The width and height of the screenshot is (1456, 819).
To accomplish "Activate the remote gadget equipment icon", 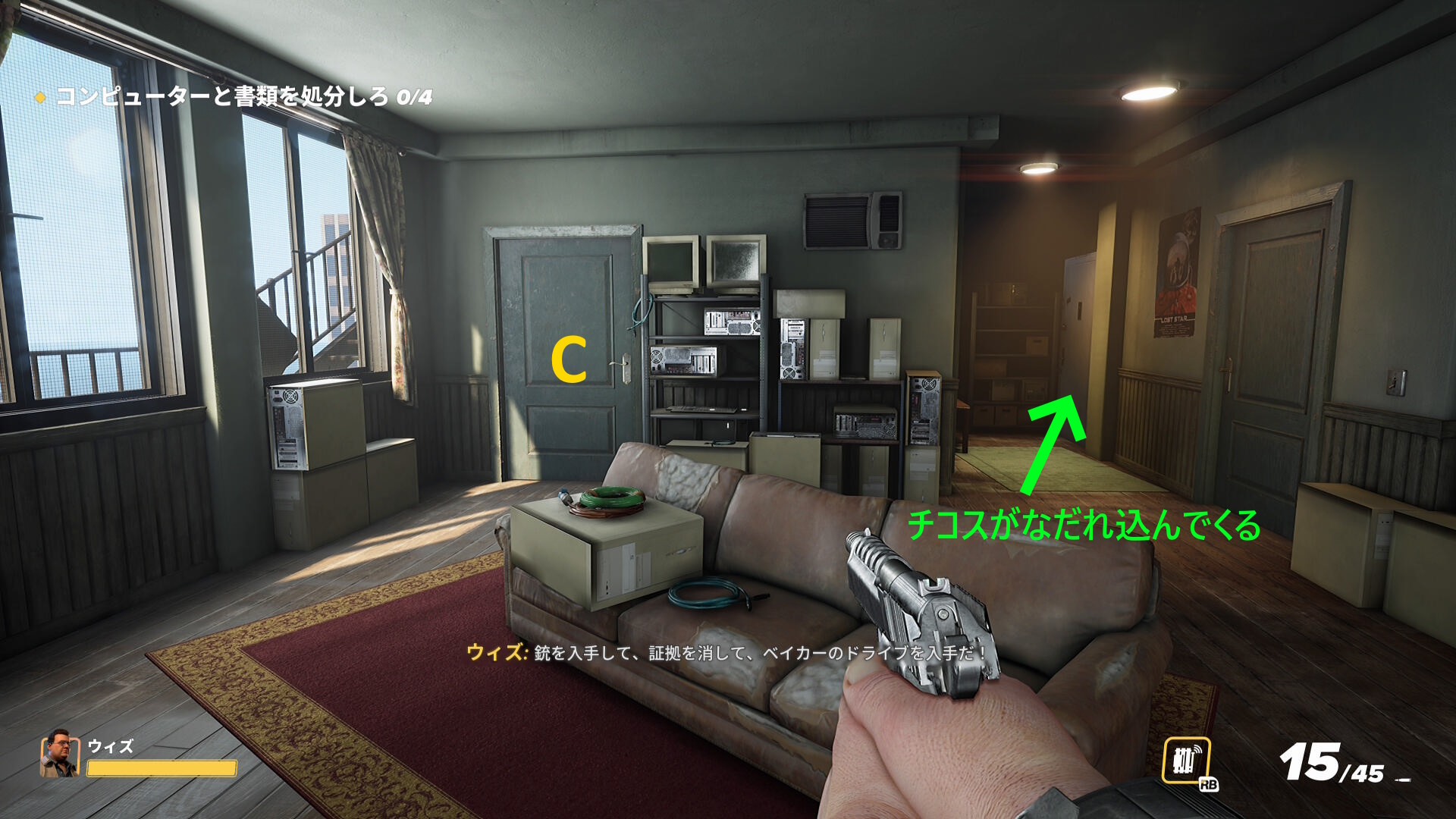I will pyautogui.click(x=1186, y=761).
